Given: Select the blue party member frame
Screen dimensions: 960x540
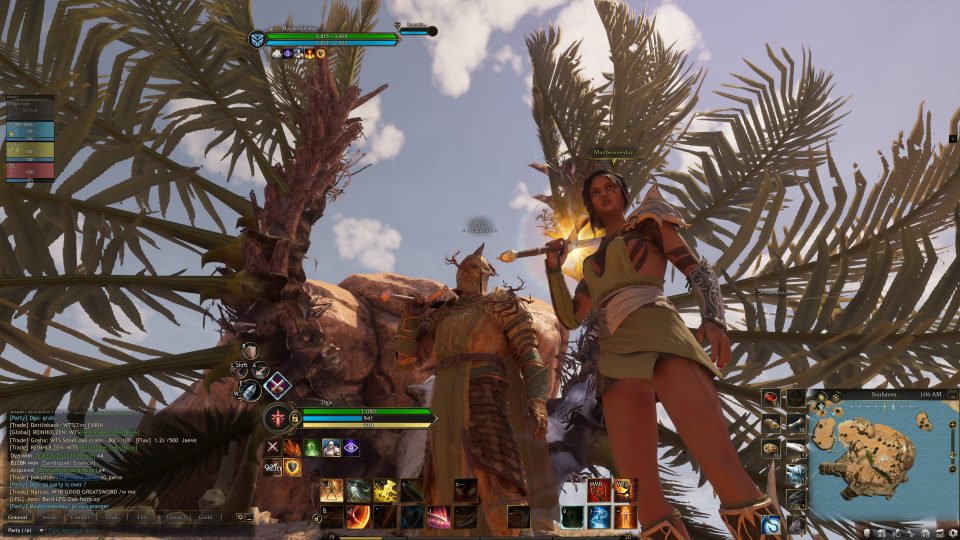Looking at the screenshot, I should point(30,131).
